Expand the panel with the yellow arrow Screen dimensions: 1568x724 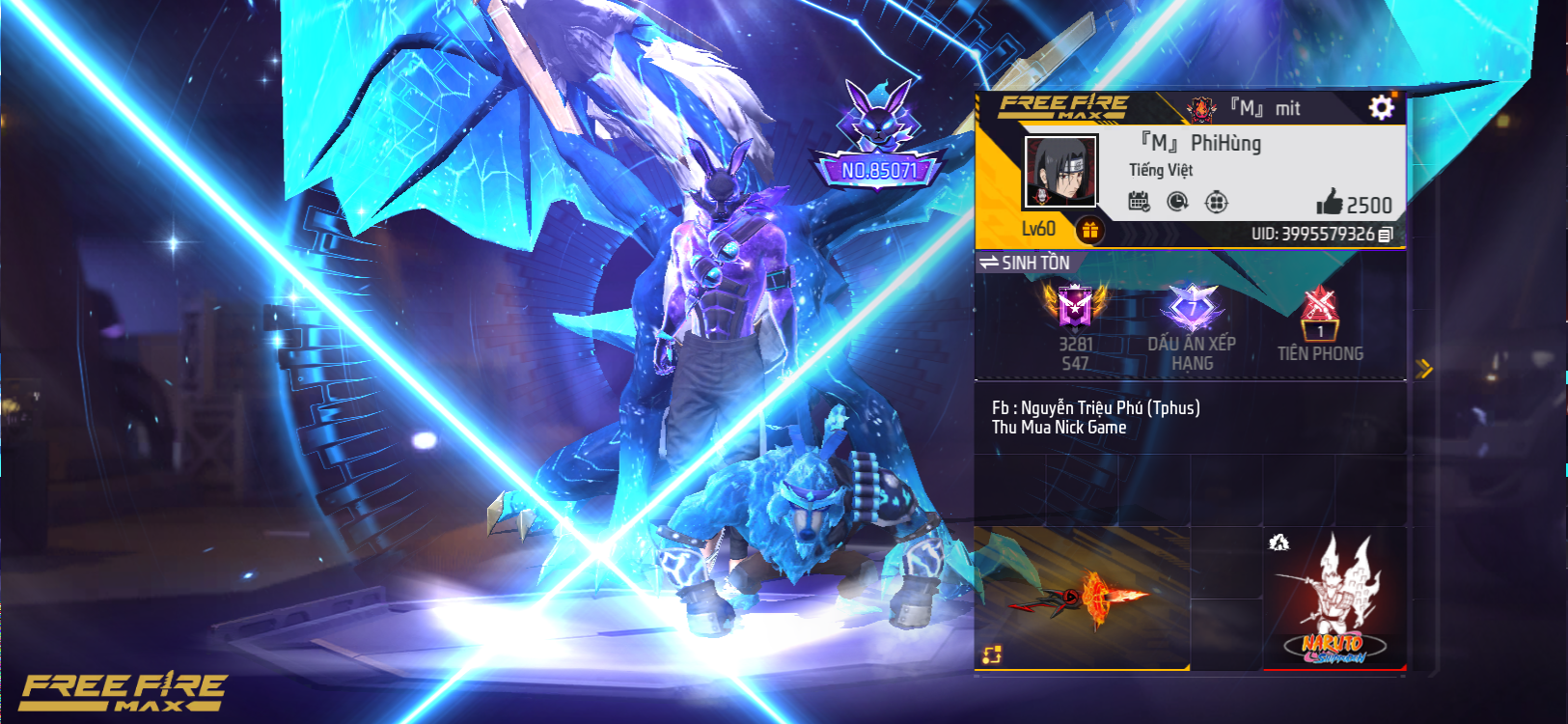[1423, 368]
